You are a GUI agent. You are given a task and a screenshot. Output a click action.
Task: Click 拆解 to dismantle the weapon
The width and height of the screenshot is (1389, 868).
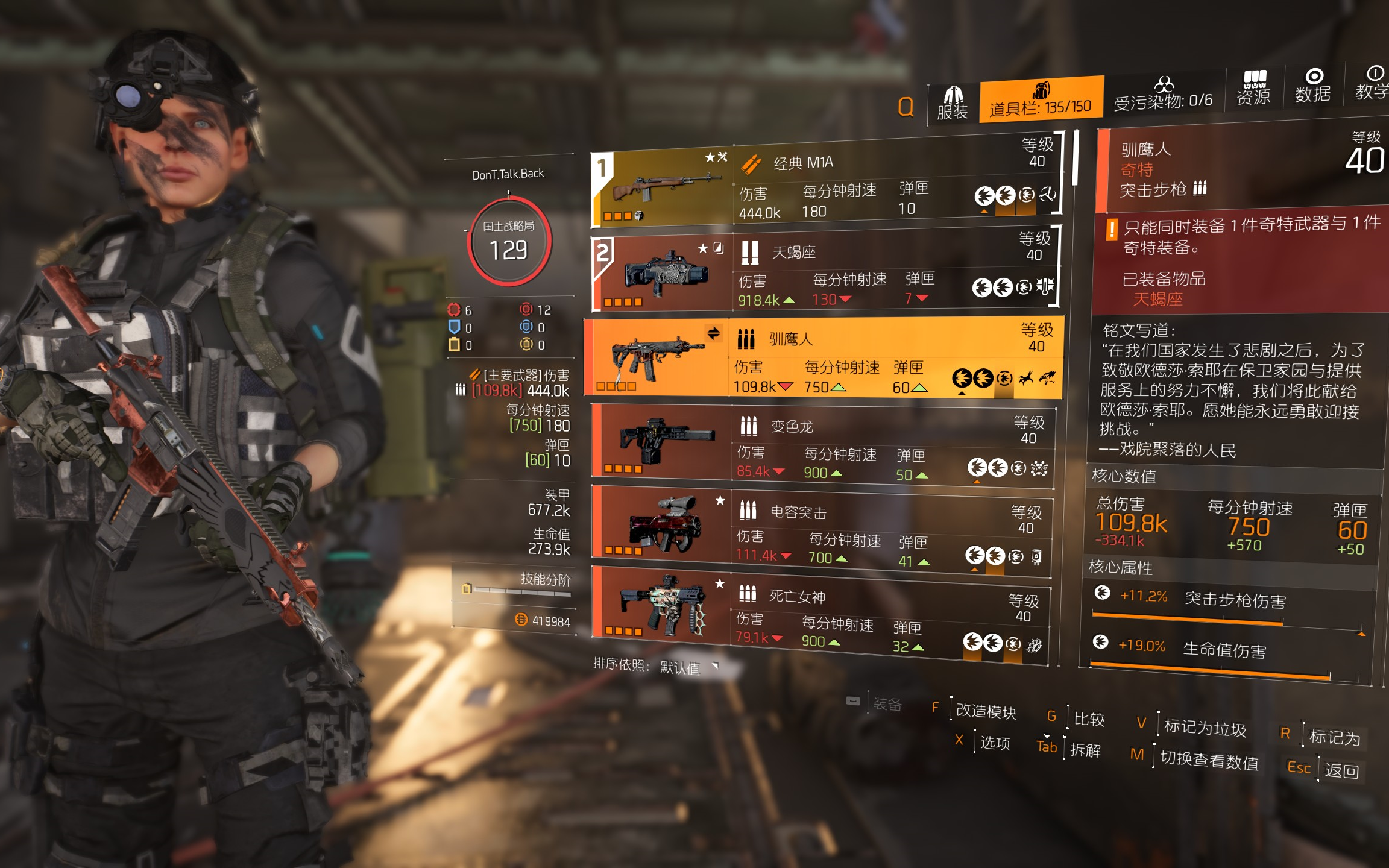[1085, 750]
